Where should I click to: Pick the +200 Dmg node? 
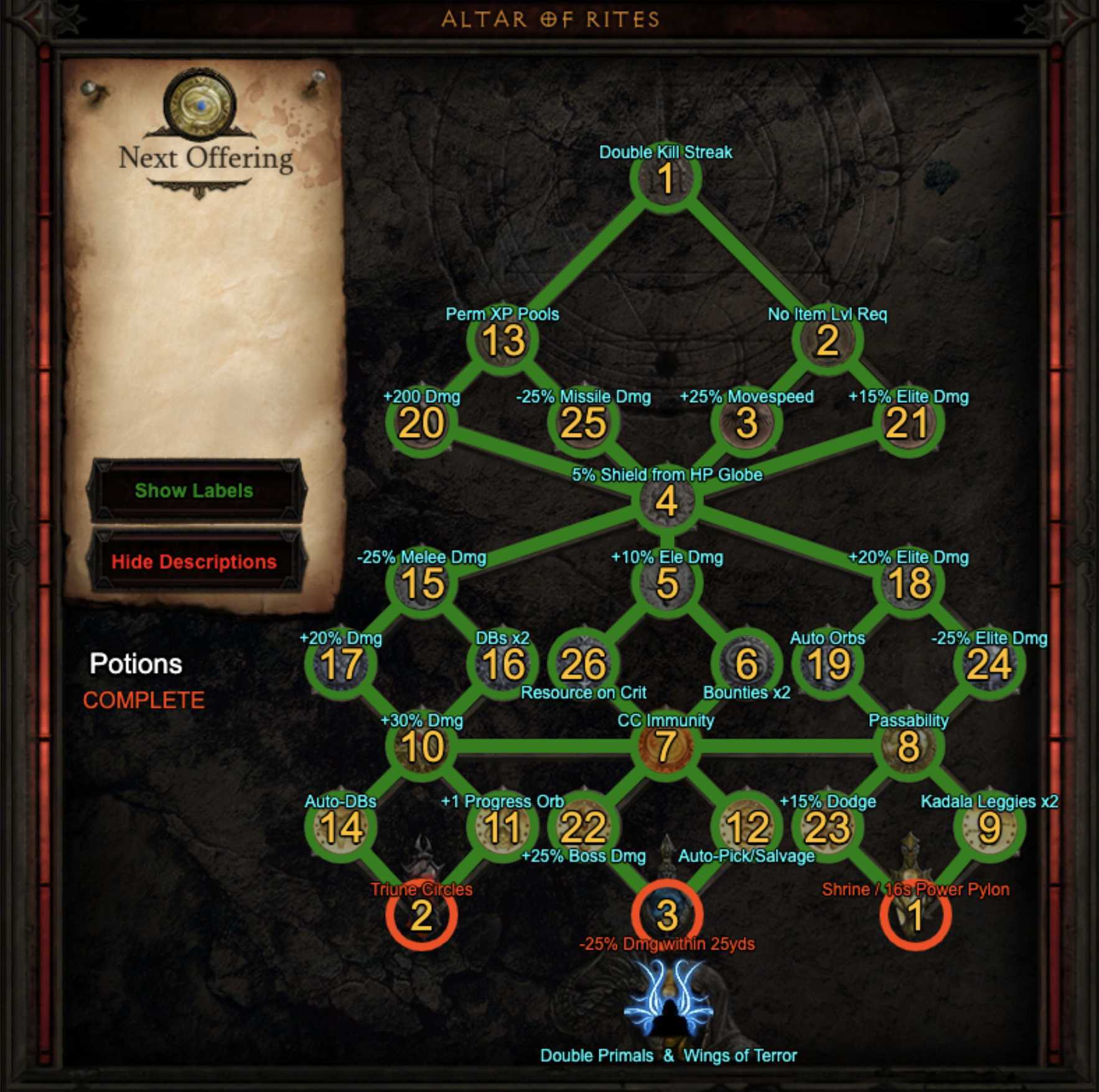pos(421,423)
